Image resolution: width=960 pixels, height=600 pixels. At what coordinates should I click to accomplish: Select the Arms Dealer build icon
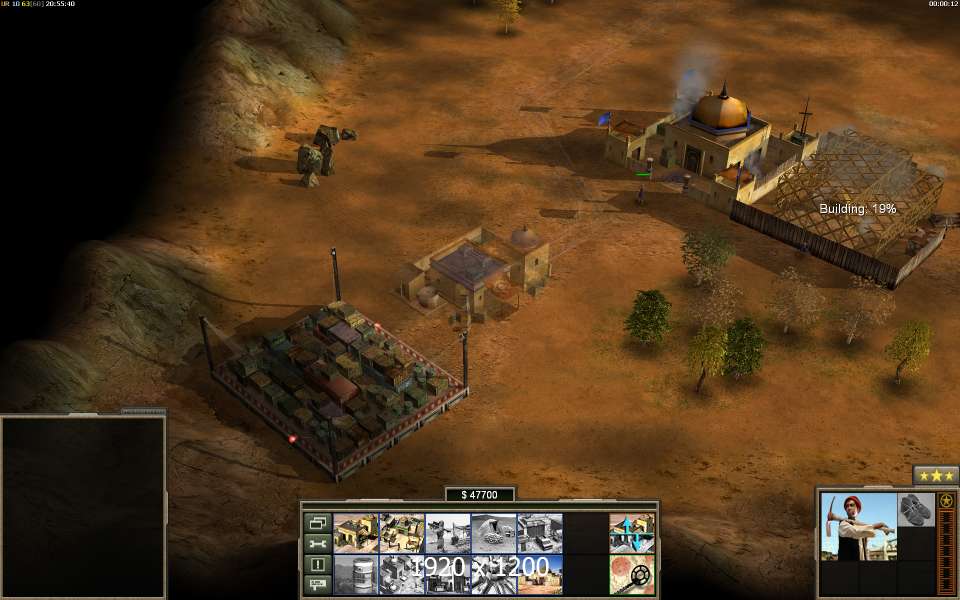pos(539,533)
